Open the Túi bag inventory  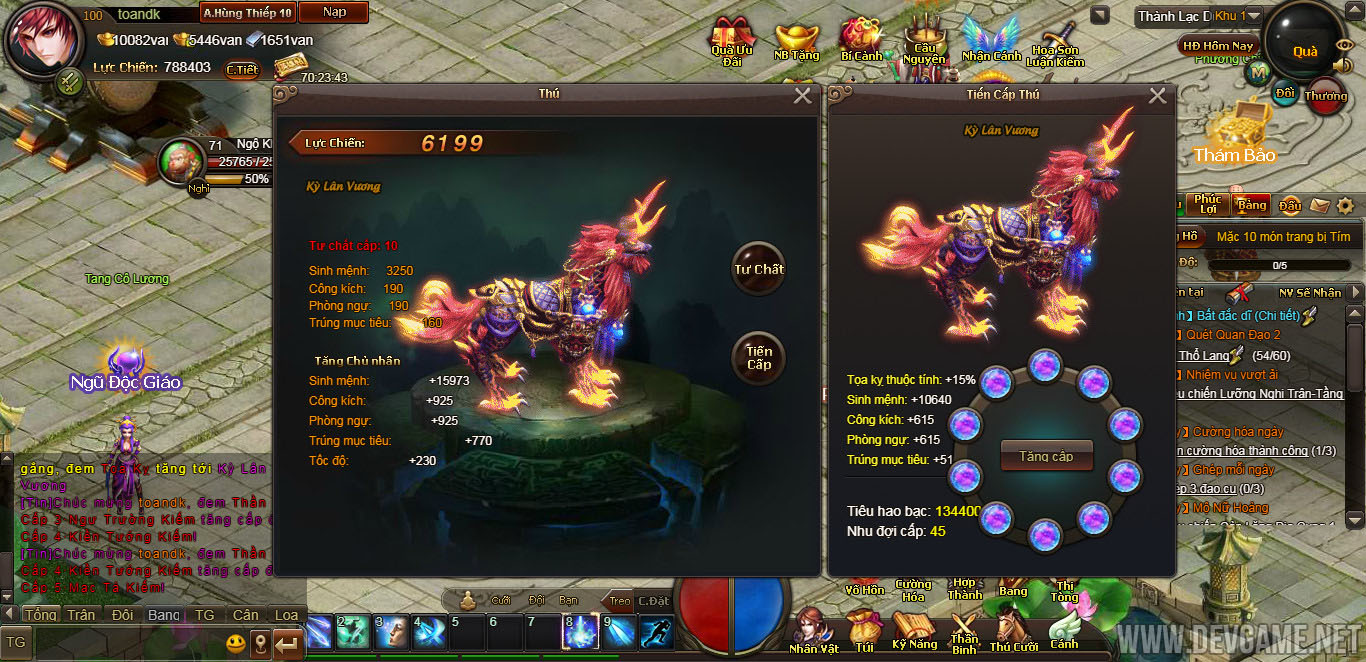pyautogui.click(x=864, y=629)
